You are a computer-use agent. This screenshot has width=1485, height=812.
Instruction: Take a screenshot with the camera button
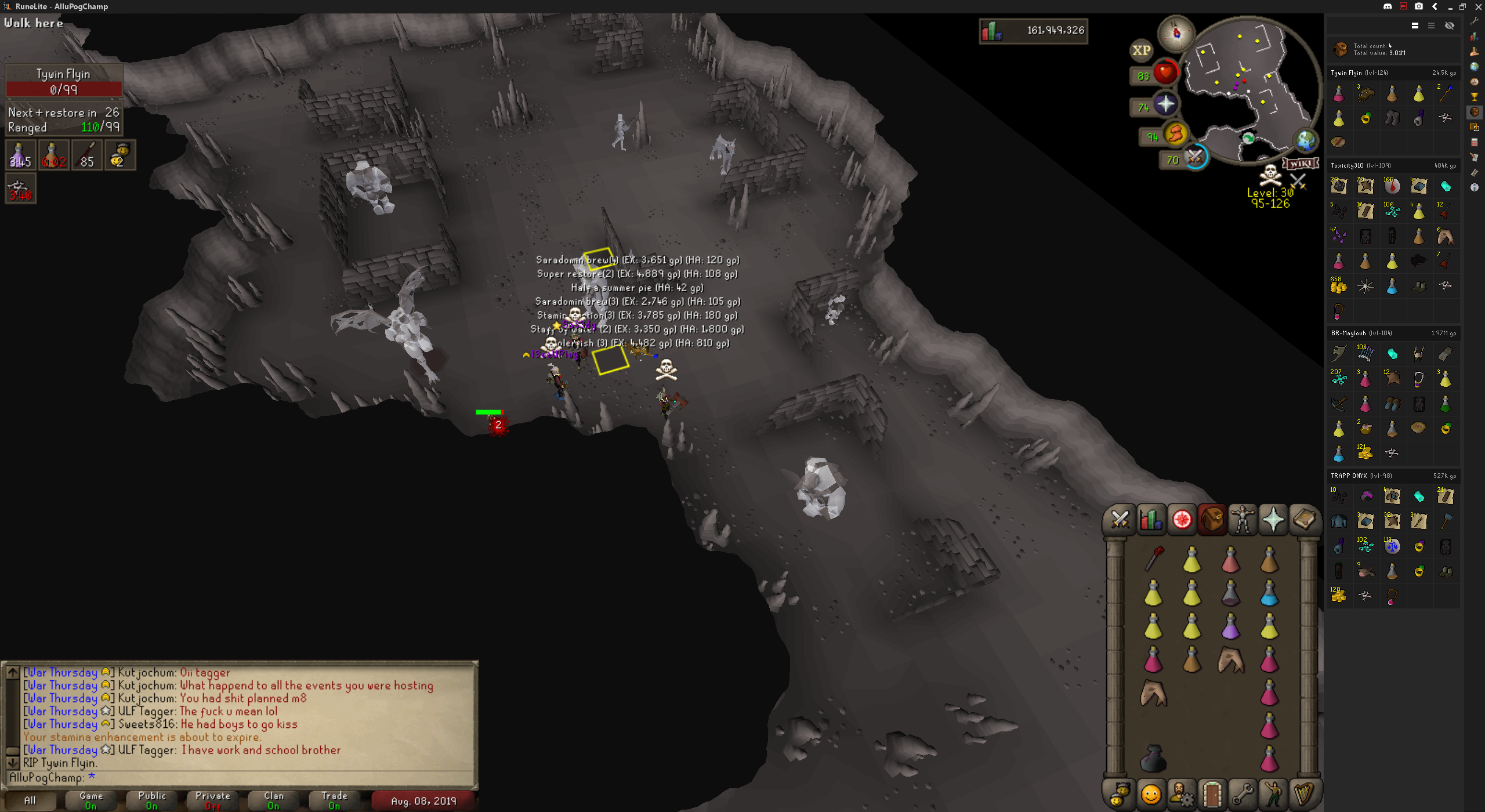[x=1418, y=6]
